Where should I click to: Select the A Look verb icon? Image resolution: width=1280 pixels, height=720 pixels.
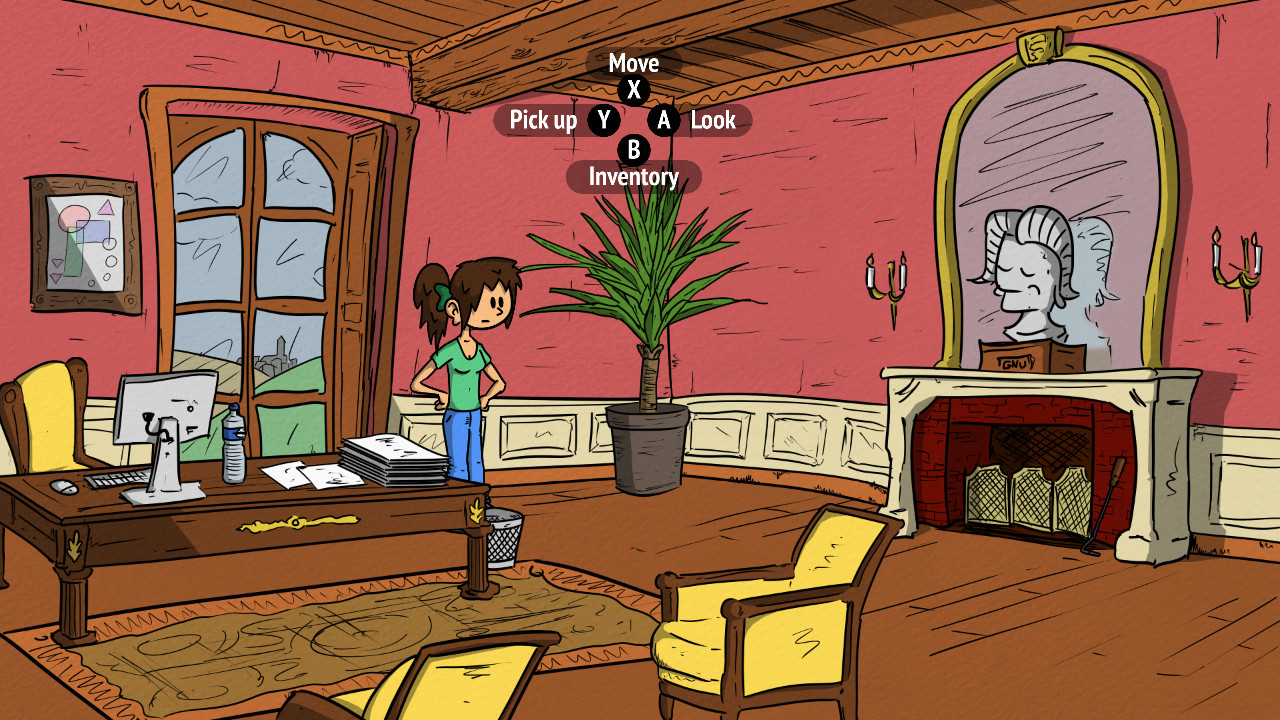click(663, 121)
